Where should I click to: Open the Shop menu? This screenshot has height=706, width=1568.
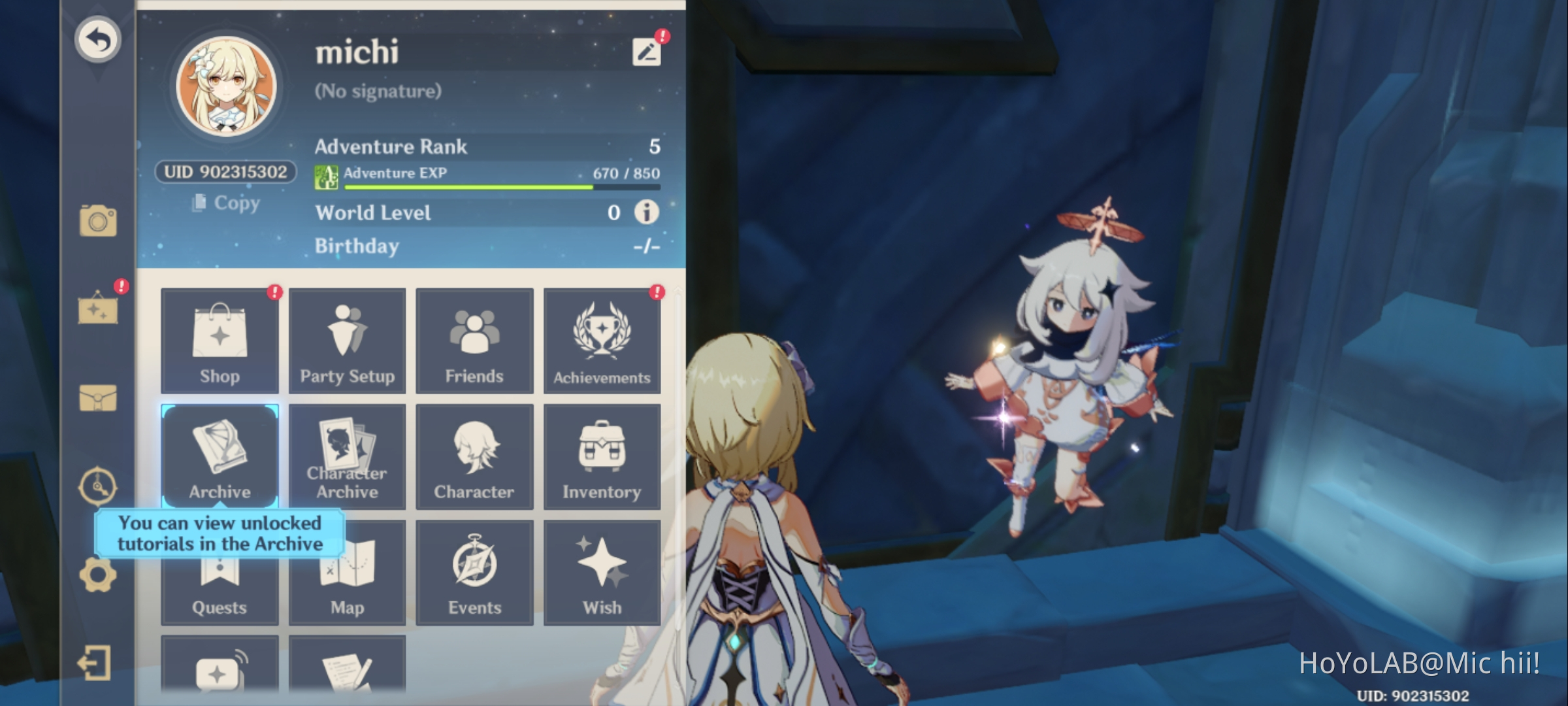click(x=220, y=340)
